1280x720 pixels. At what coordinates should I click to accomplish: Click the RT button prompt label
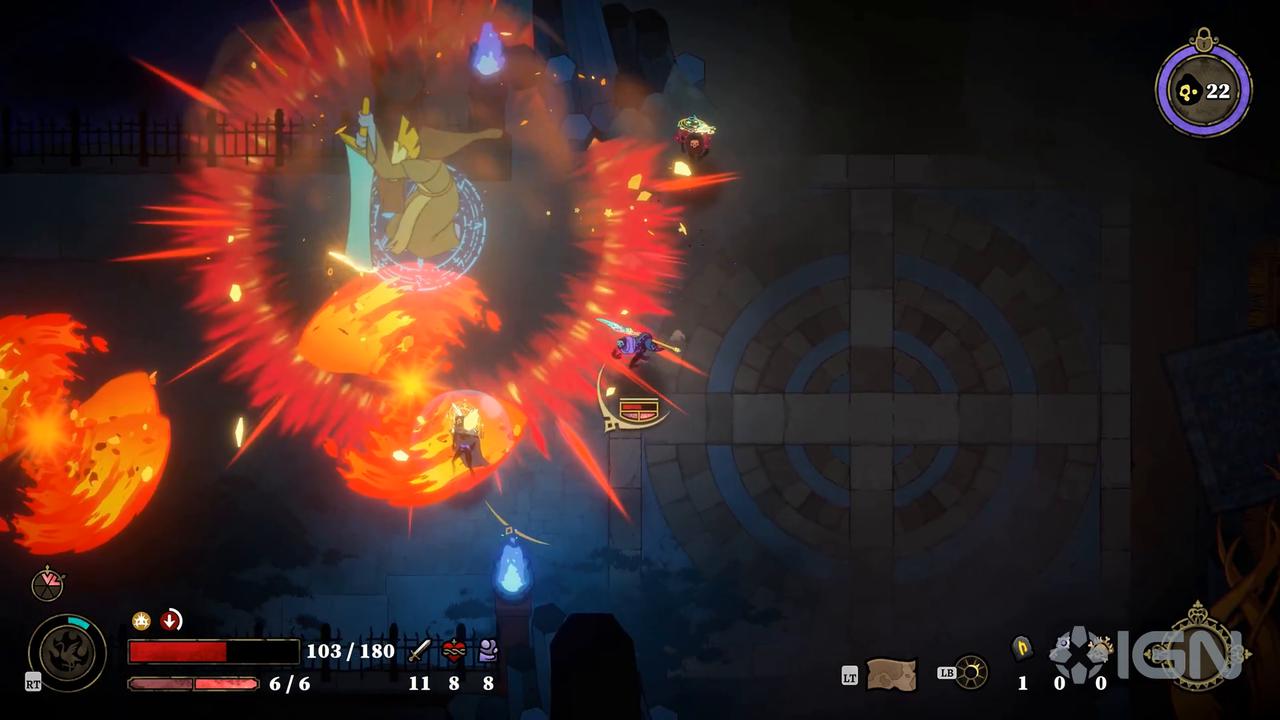pyautogui.click(x=34, y=683)
